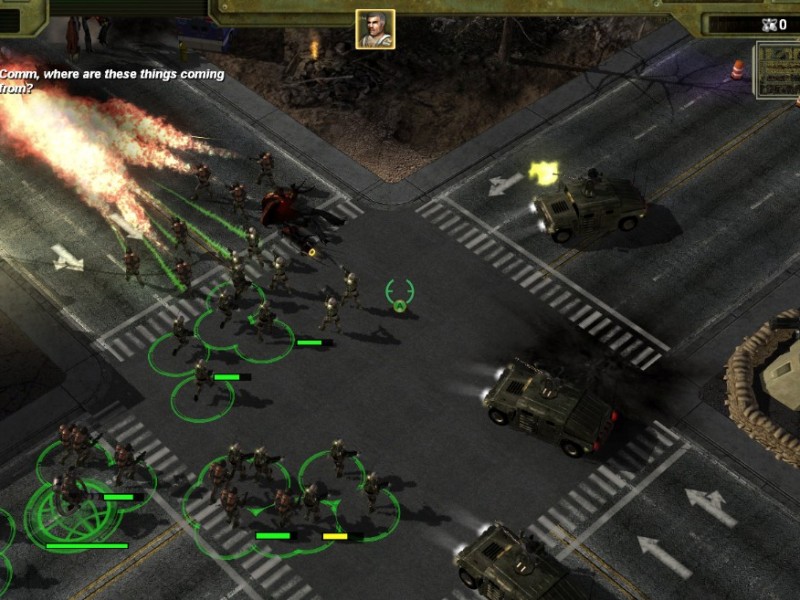800x600 pixels.
Task: Click the speaking soldier's portrait
Action: [375, 29]
